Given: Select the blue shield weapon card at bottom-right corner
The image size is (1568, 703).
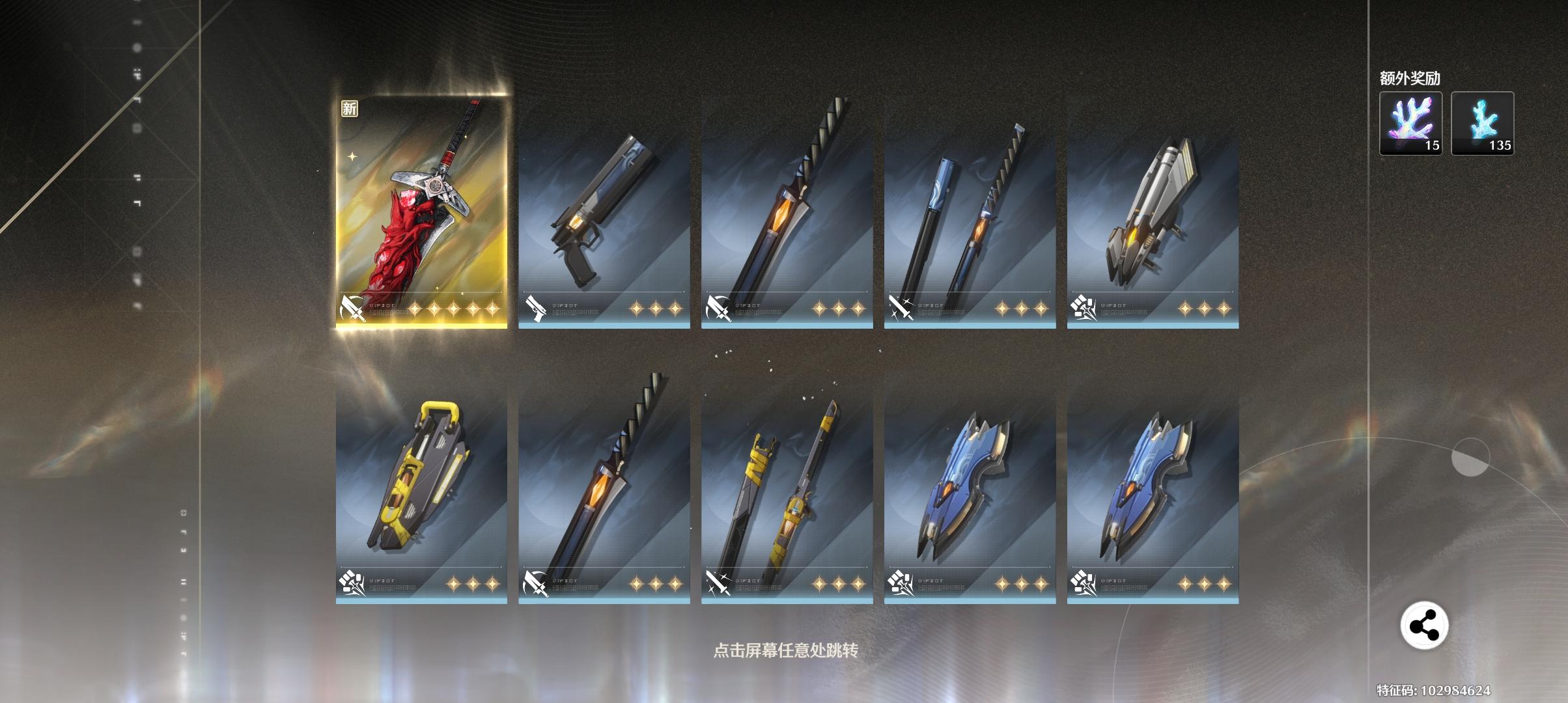Looking at the screenshot, I should tap(1153, 495).
